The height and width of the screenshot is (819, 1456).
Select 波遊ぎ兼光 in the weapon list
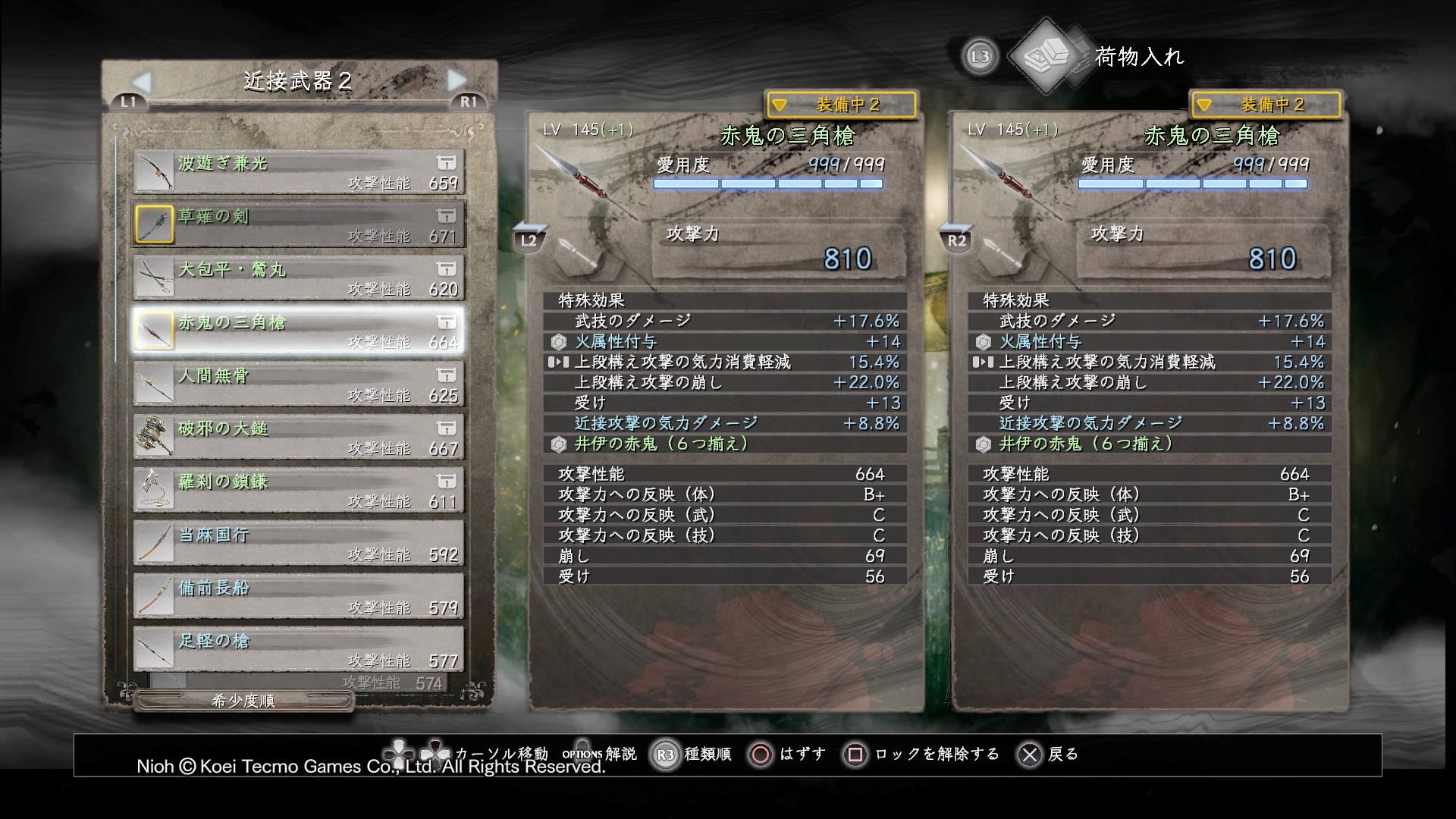298,171
